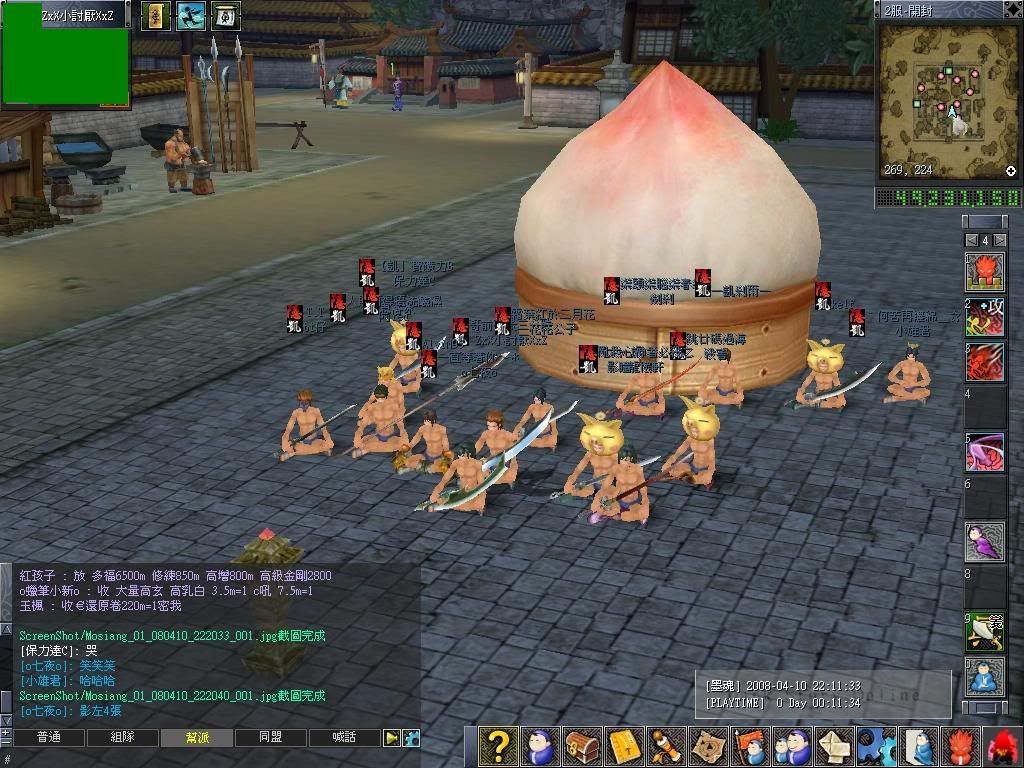Use the meditating blue figure skill slot

[985, 677]
